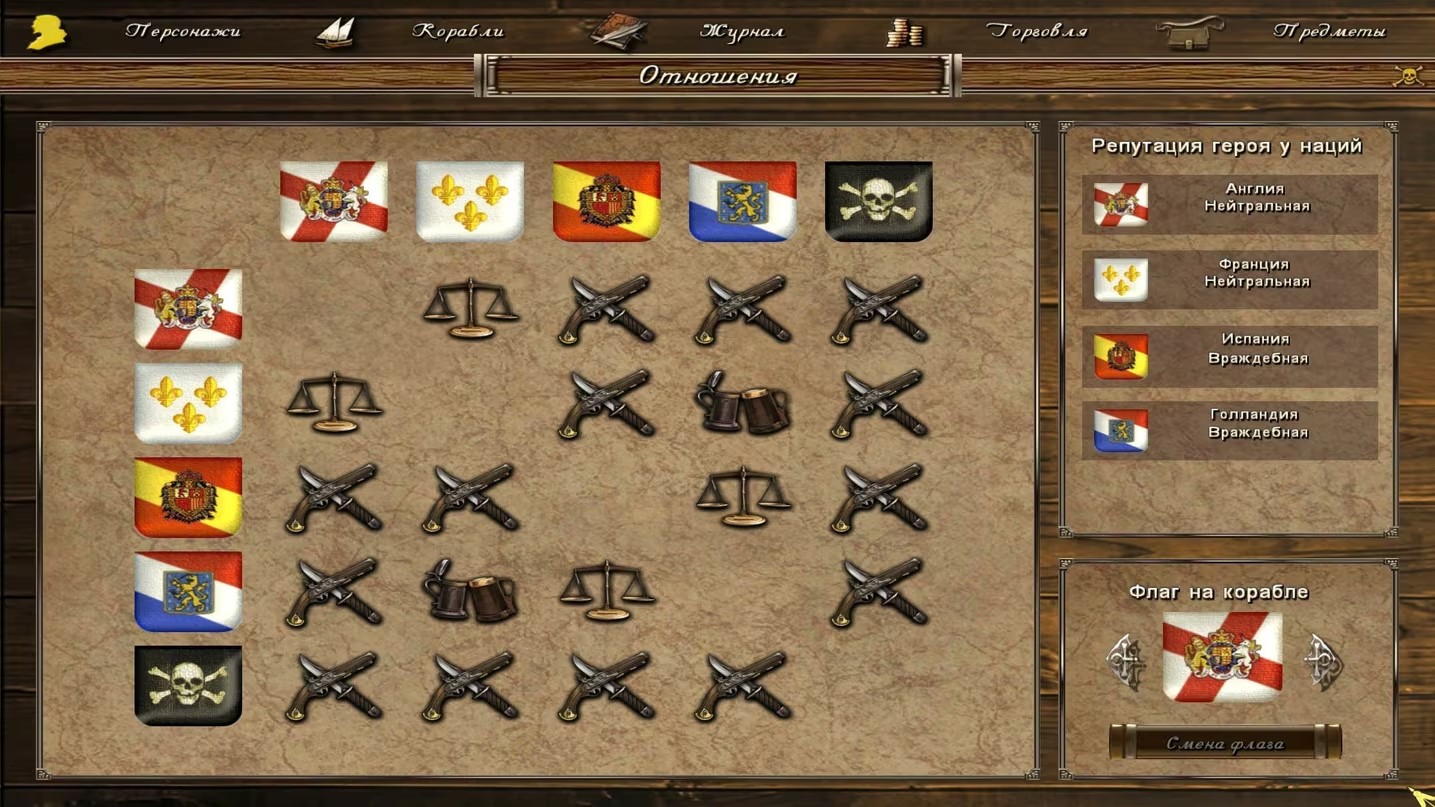Select next ship flag with right arrow

[x=1323, y=661]
